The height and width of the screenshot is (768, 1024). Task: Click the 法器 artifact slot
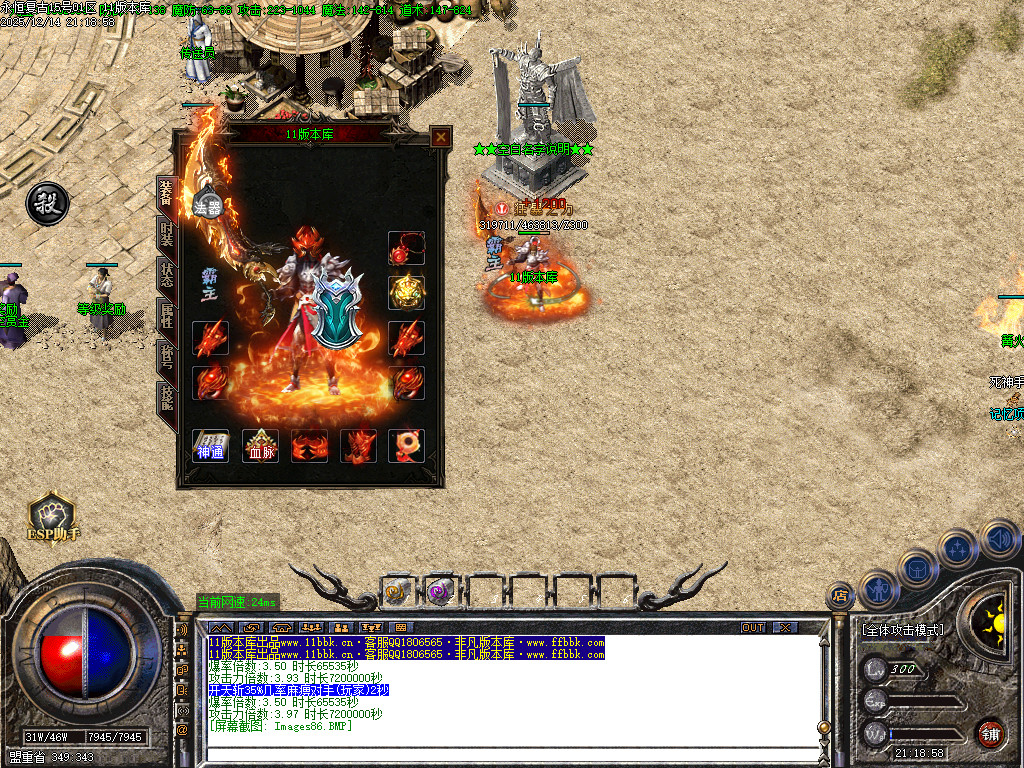(x=207, y=203)
